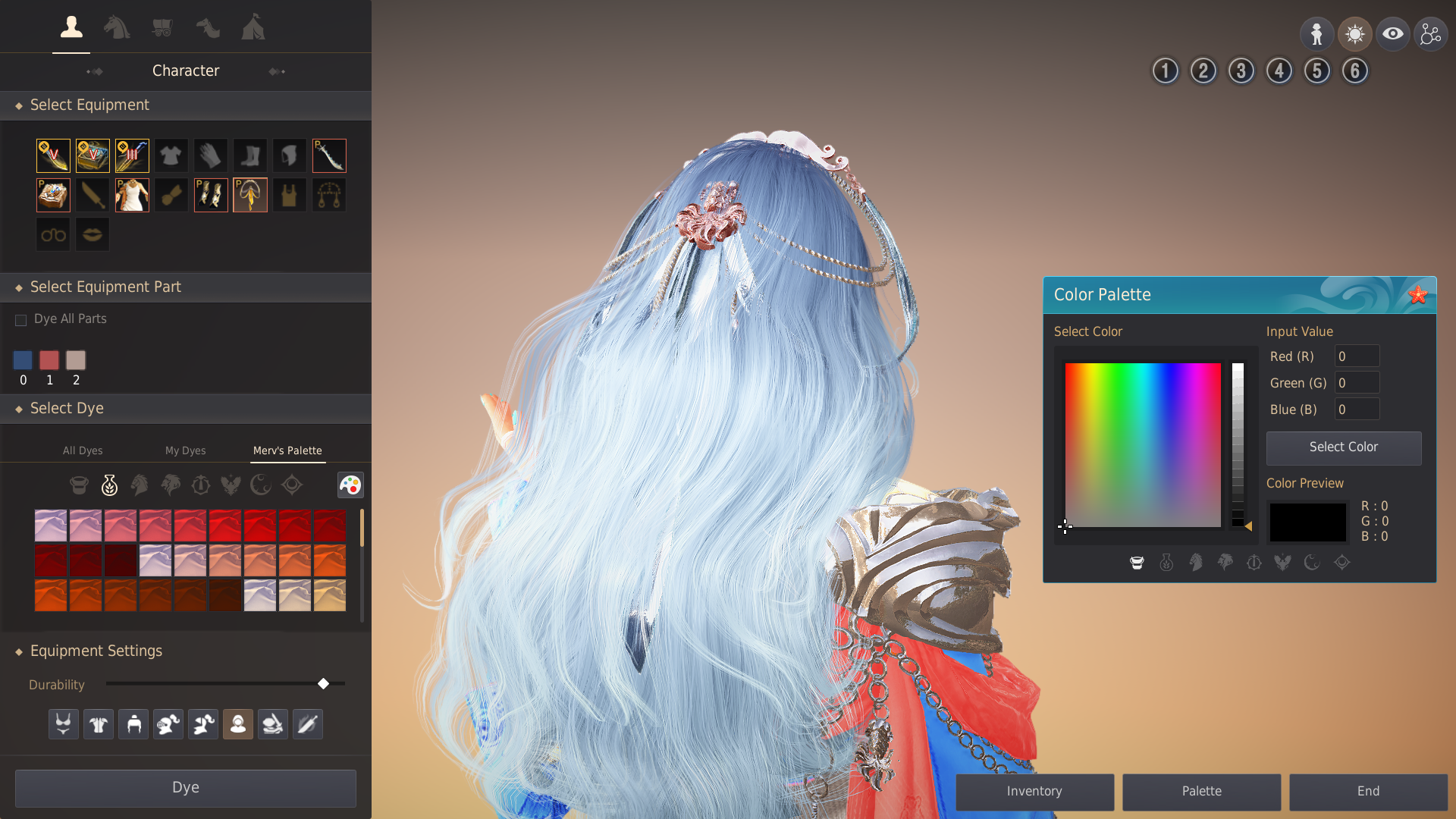
Task: Select the potion flask dye category icon
Action: pyautogui.click(x=109, y=485)
